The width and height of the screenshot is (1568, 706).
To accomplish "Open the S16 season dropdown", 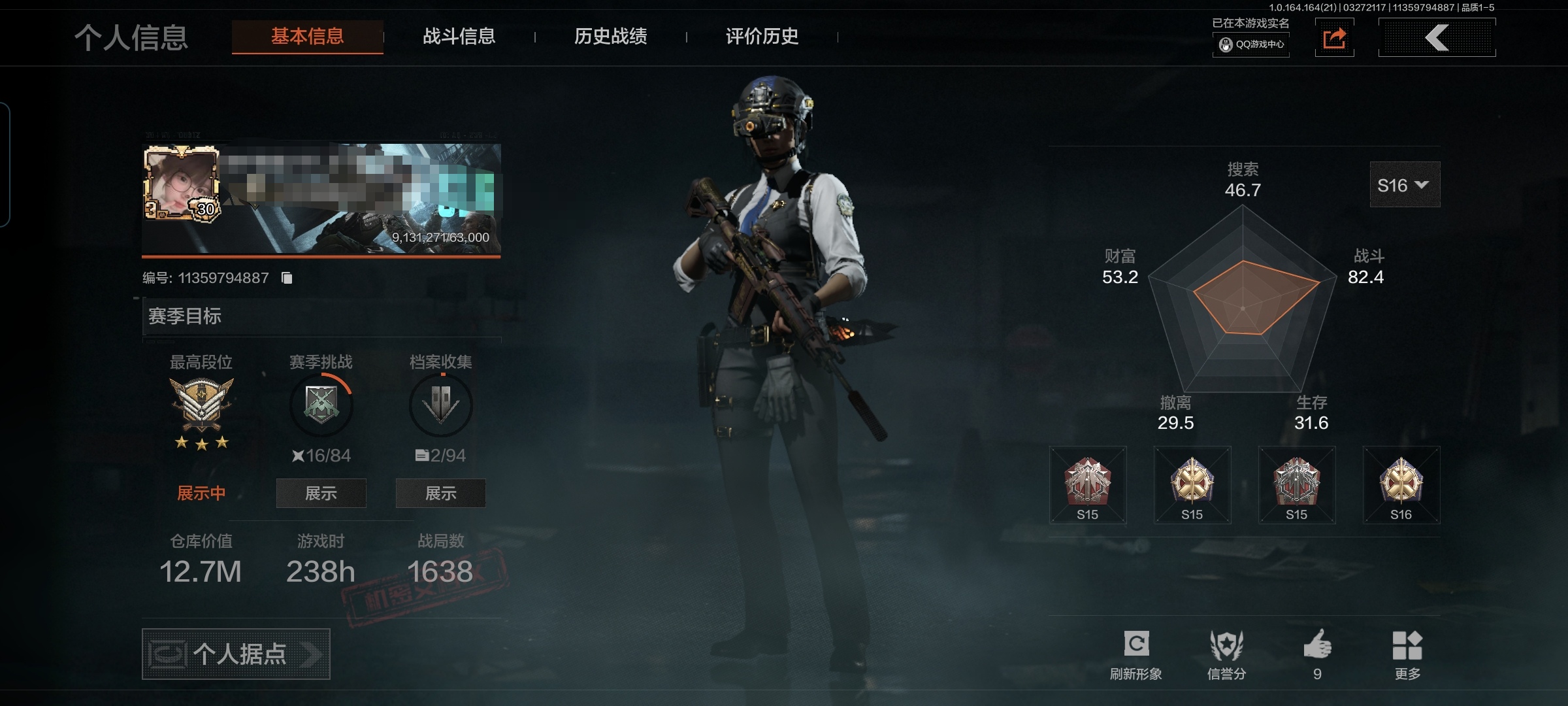I will 1404,185.
